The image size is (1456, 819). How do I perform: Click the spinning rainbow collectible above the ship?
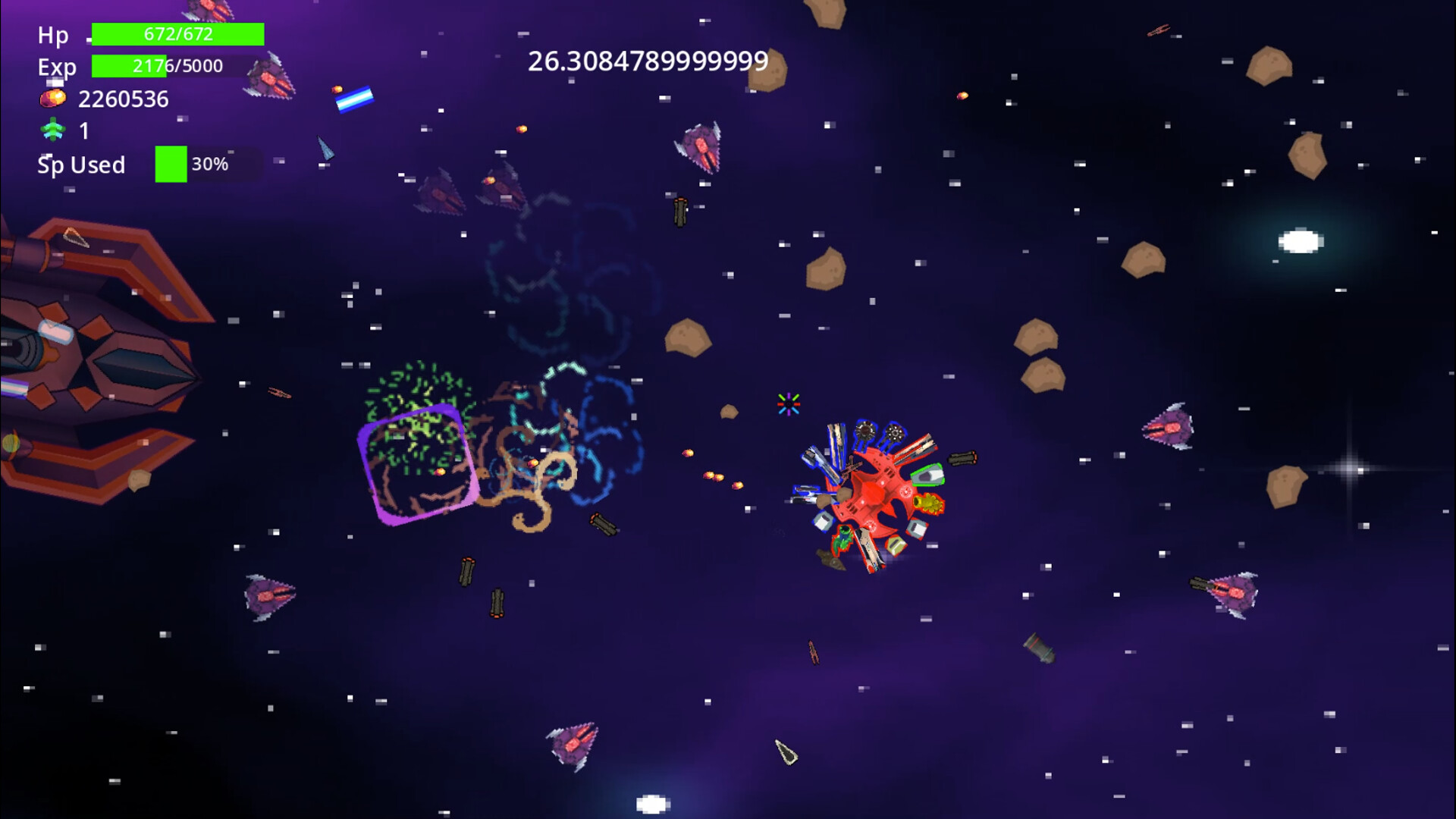click(x=787, y=405)
